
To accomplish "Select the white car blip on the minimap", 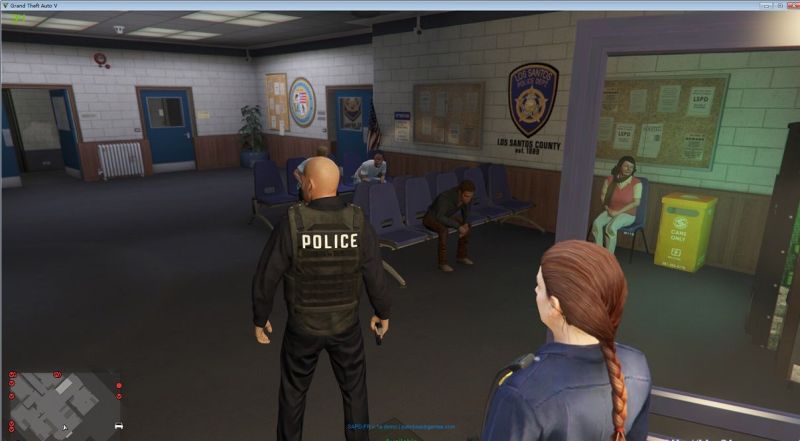I will point(119,425).
